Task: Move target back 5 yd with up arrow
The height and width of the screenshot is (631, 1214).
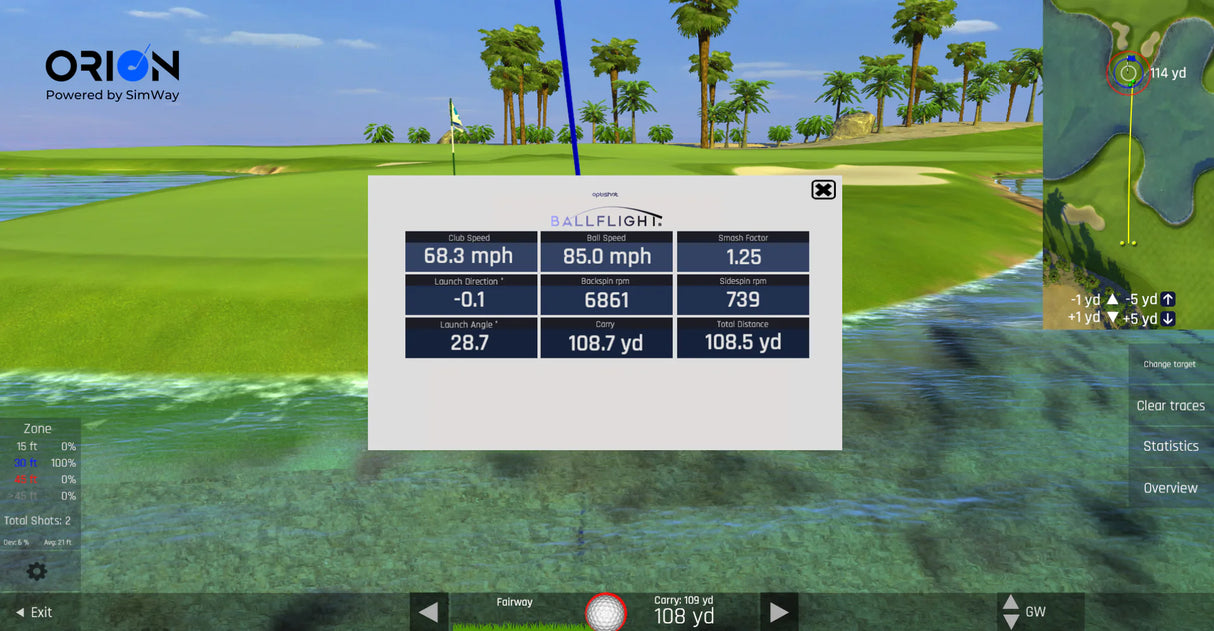Action: point(1168,299)
